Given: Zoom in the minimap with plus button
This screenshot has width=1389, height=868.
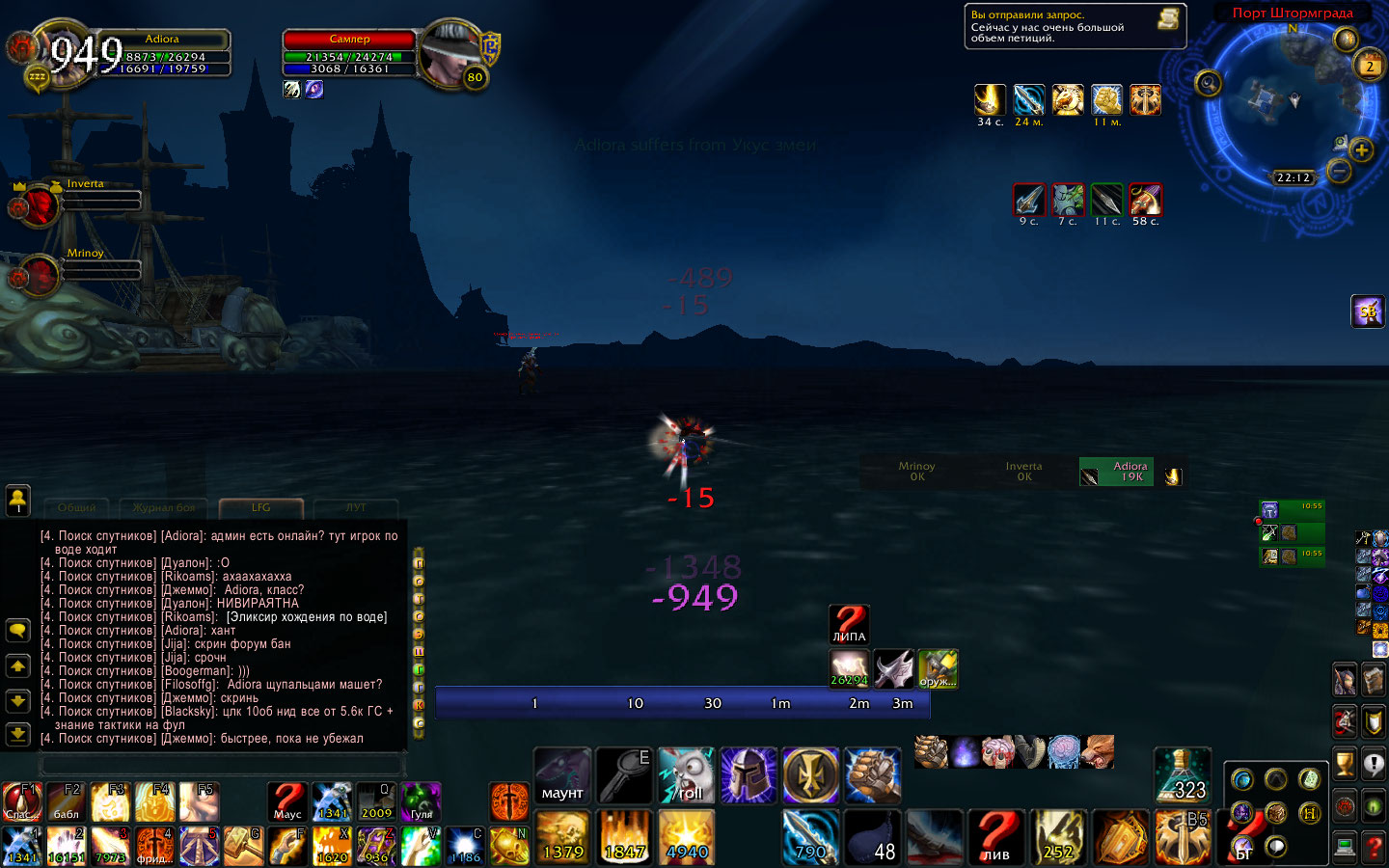Looking at the screenshot, I should point(1361,149).
